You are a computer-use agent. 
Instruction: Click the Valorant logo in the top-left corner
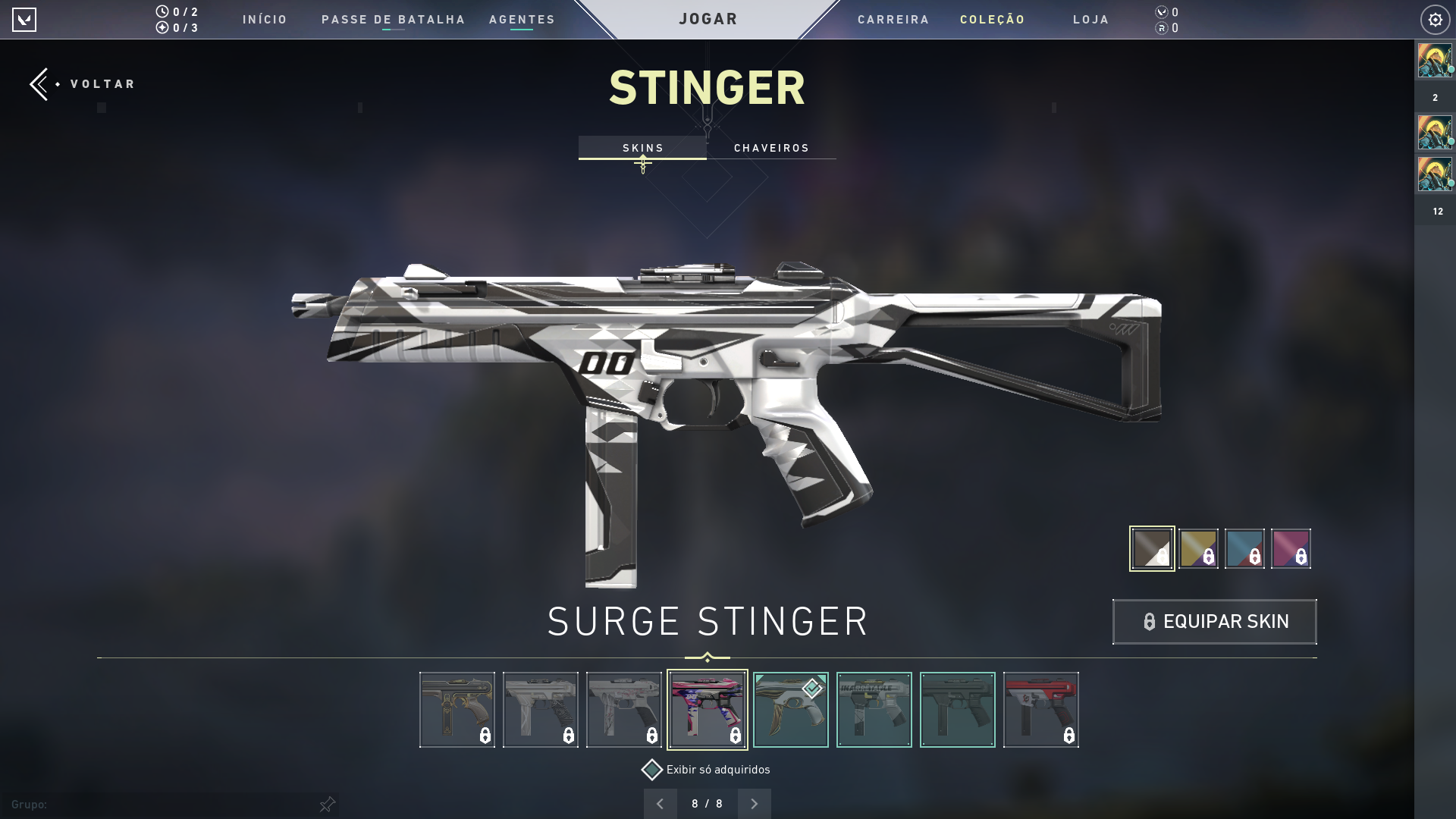25,20
